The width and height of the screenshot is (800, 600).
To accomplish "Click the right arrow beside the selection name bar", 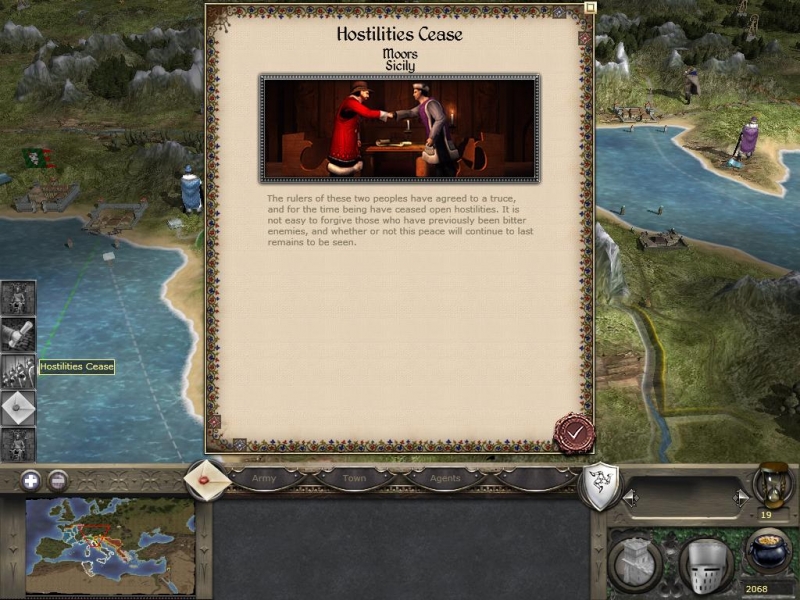I will tap(740, 497).
